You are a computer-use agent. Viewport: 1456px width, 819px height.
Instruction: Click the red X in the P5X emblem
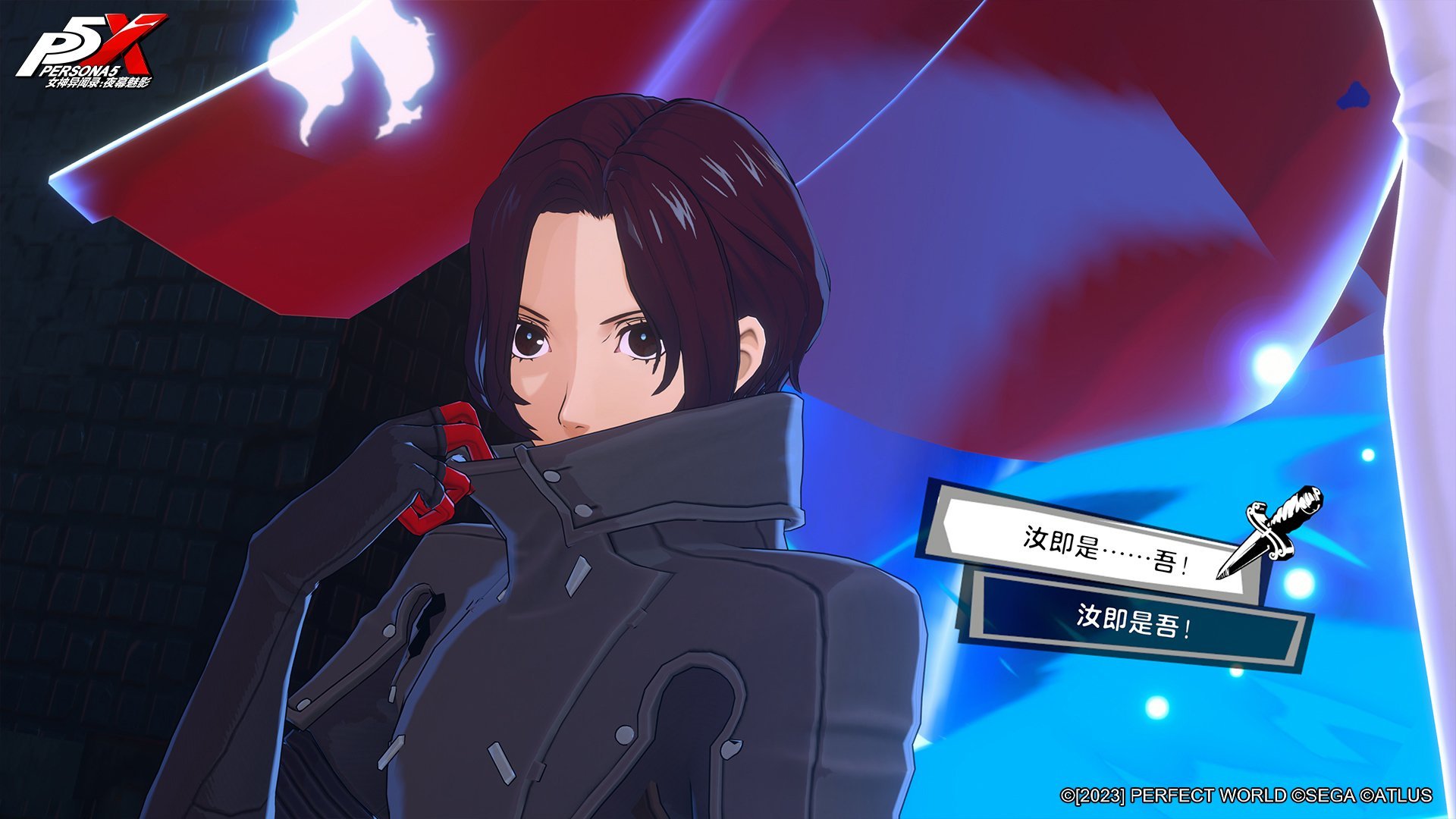[127, 42]
